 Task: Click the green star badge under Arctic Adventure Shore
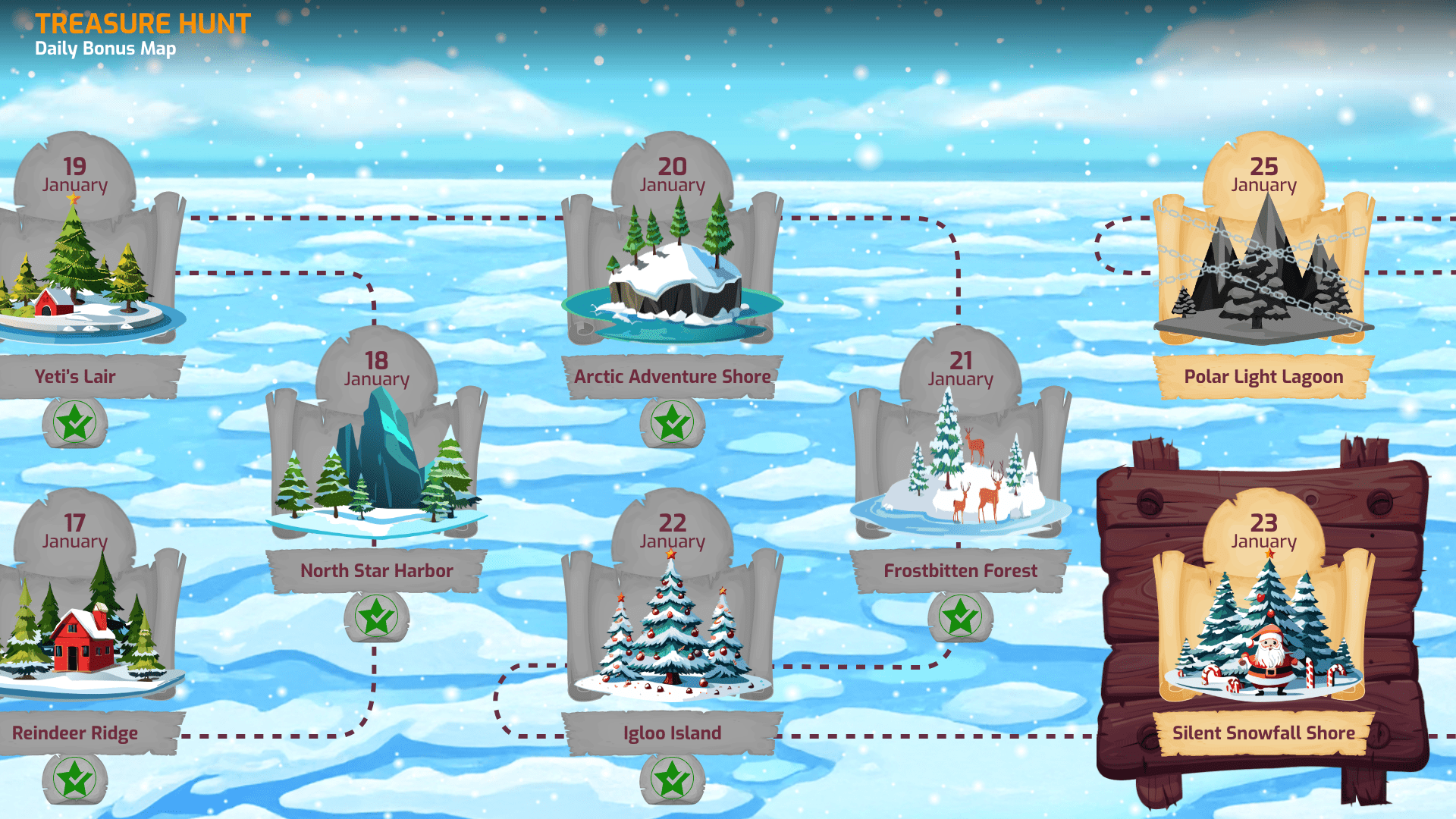tap(672, 422)
